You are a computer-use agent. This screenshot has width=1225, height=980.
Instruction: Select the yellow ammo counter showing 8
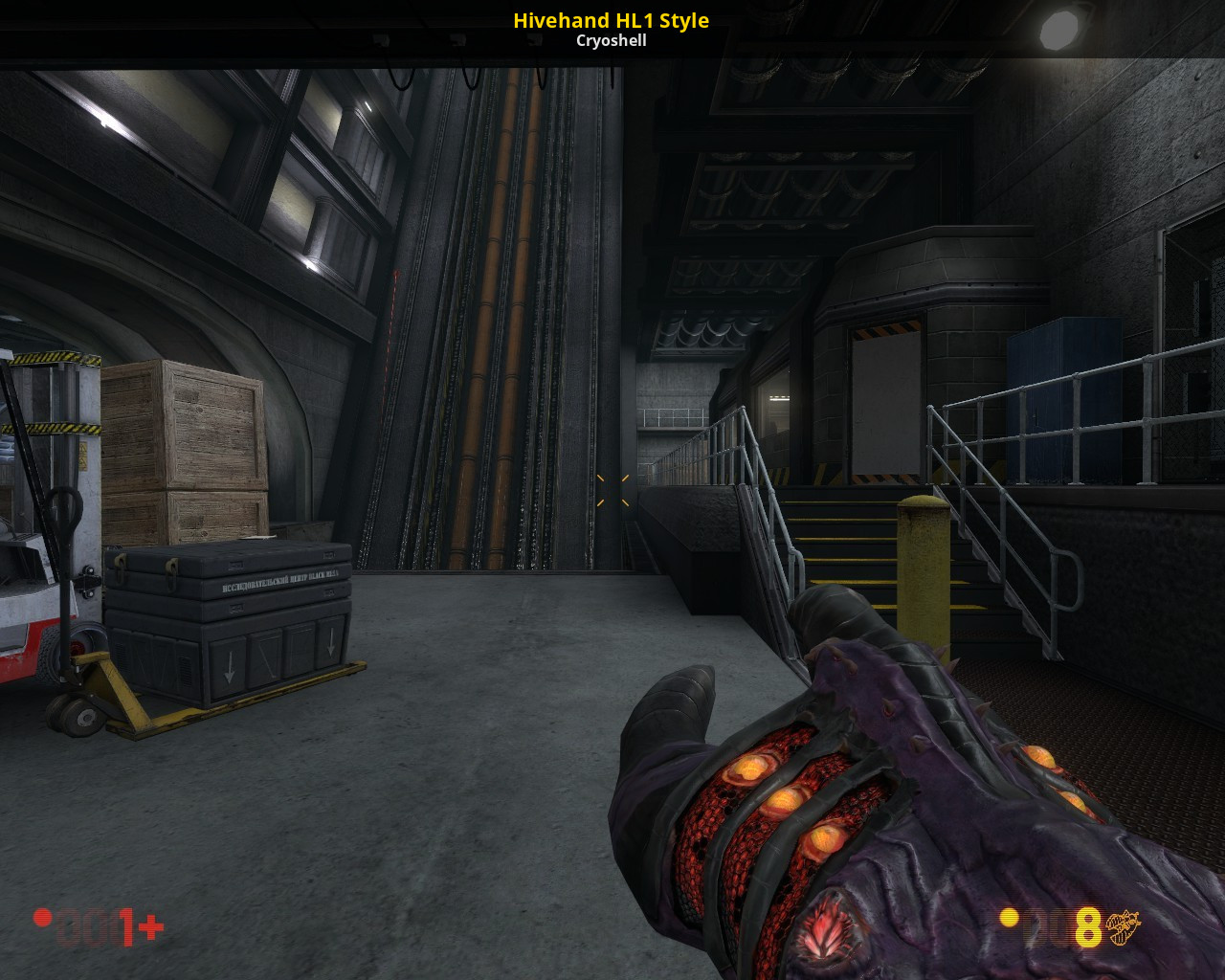click(x=1087, y=925)
